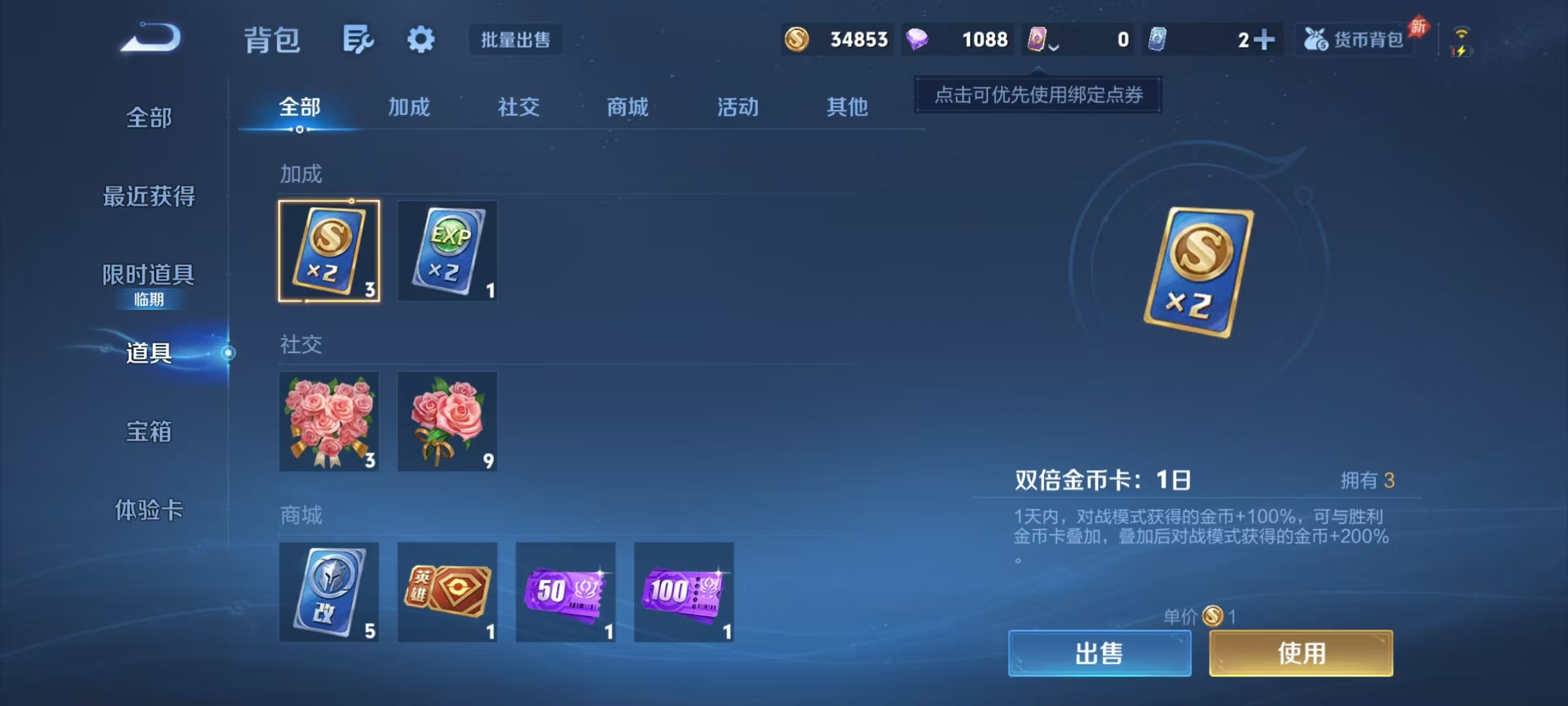1568x706 pixels.
Task: Select the double gold coin x2 card
Action: [329, 250]
